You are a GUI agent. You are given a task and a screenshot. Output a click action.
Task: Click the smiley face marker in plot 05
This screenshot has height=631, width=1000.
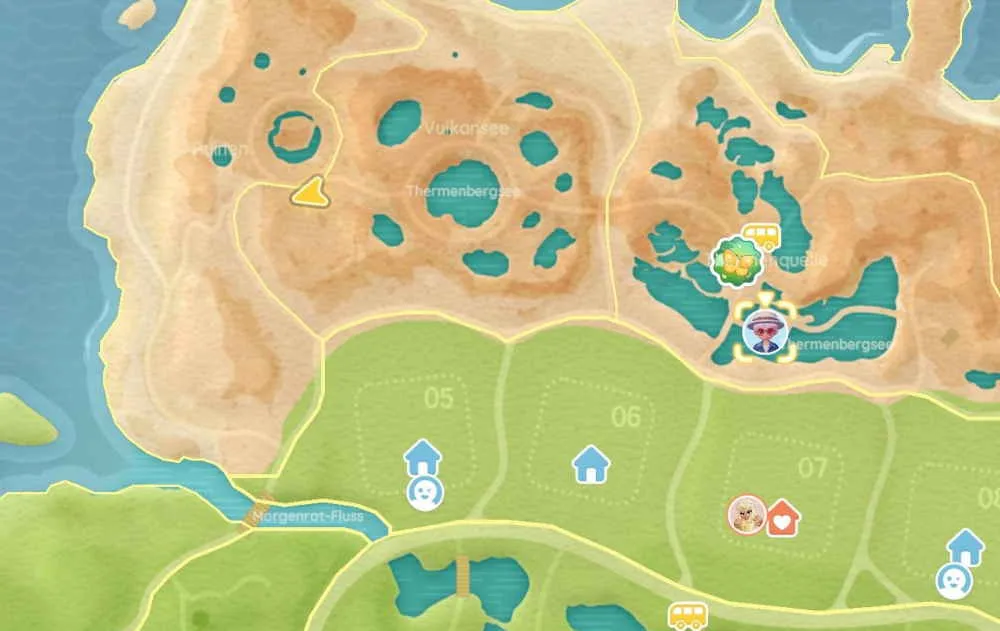(x=426, y=492)
